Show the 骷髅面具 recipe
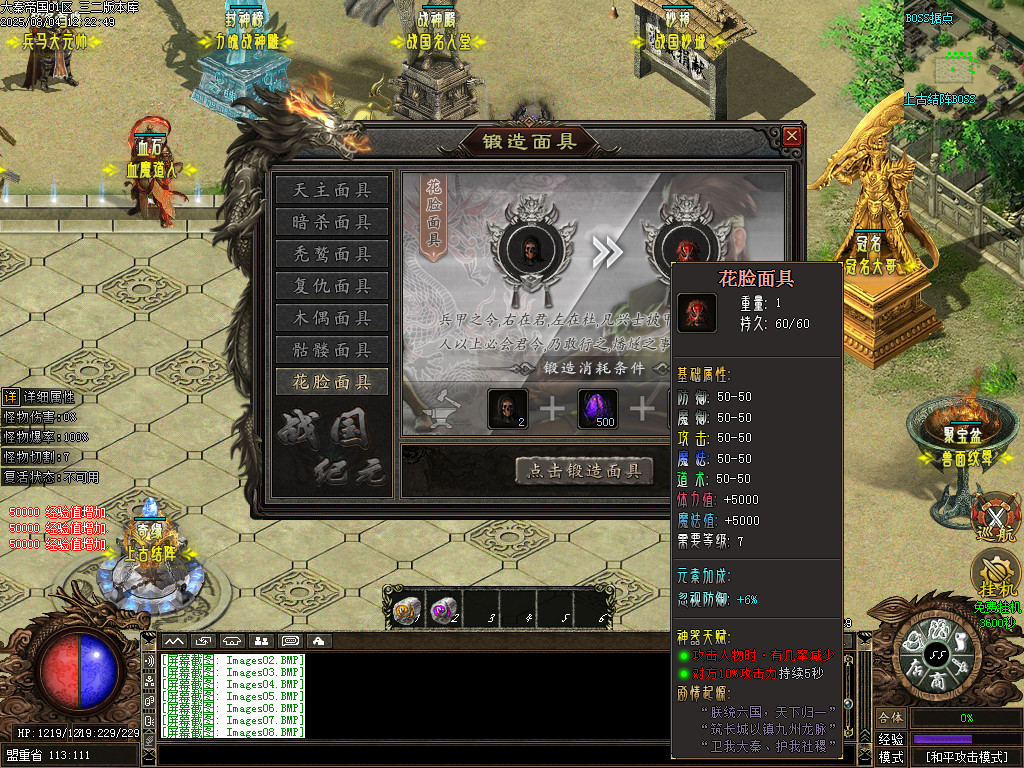 tap(332, 350)
